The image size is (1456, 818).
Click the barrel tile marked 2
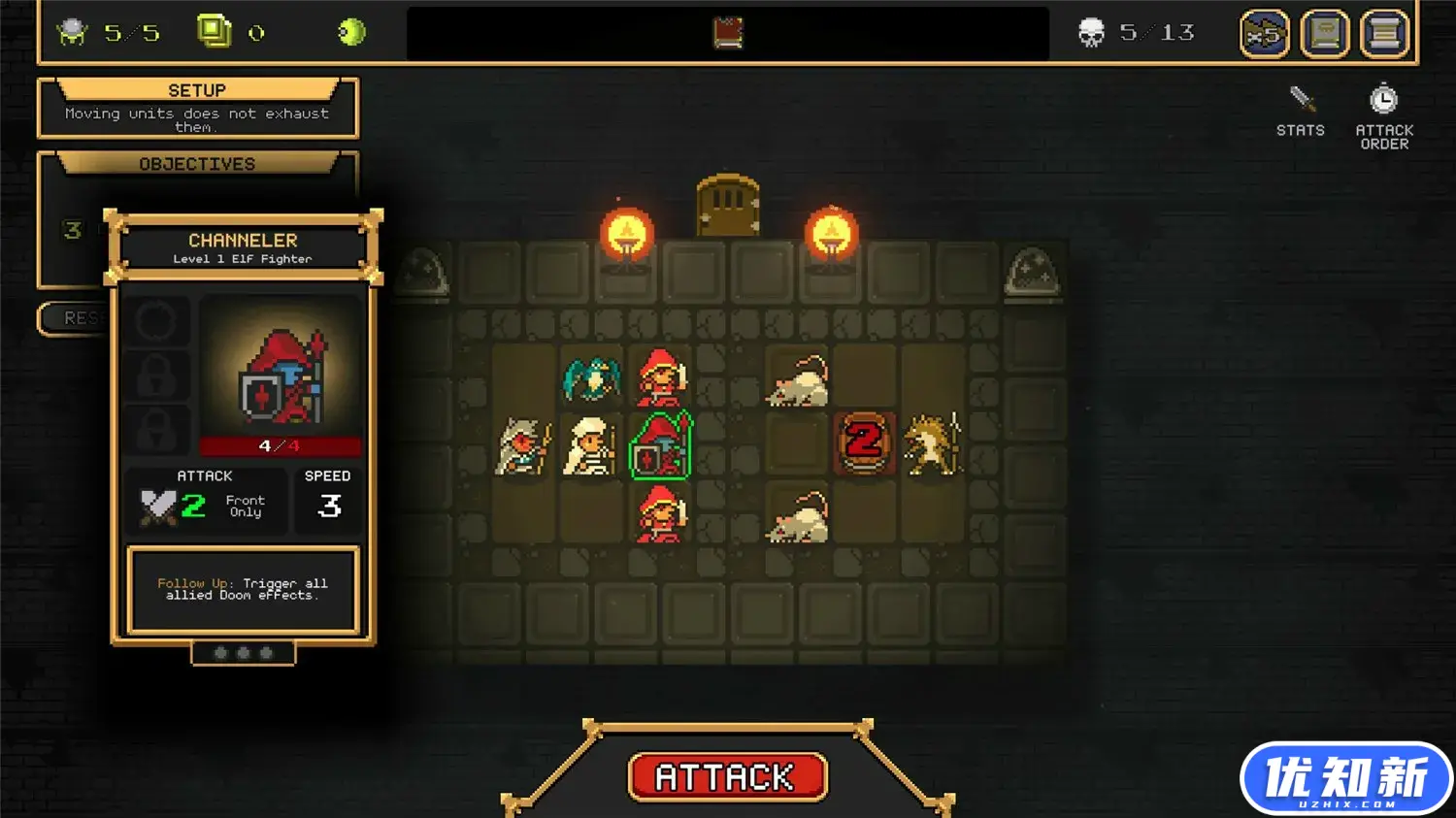[x=864, y=442]
